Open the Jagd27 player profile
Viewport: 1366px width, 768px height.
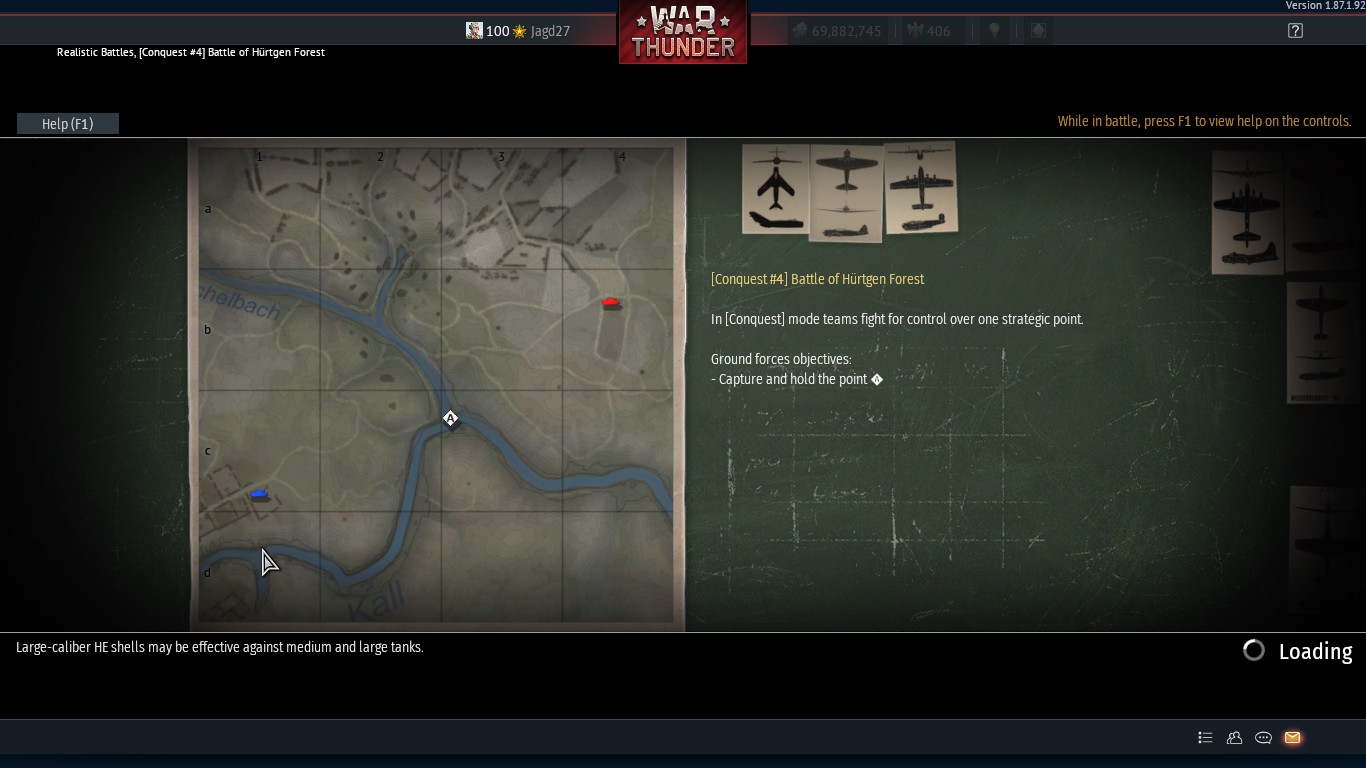[549, 31]
